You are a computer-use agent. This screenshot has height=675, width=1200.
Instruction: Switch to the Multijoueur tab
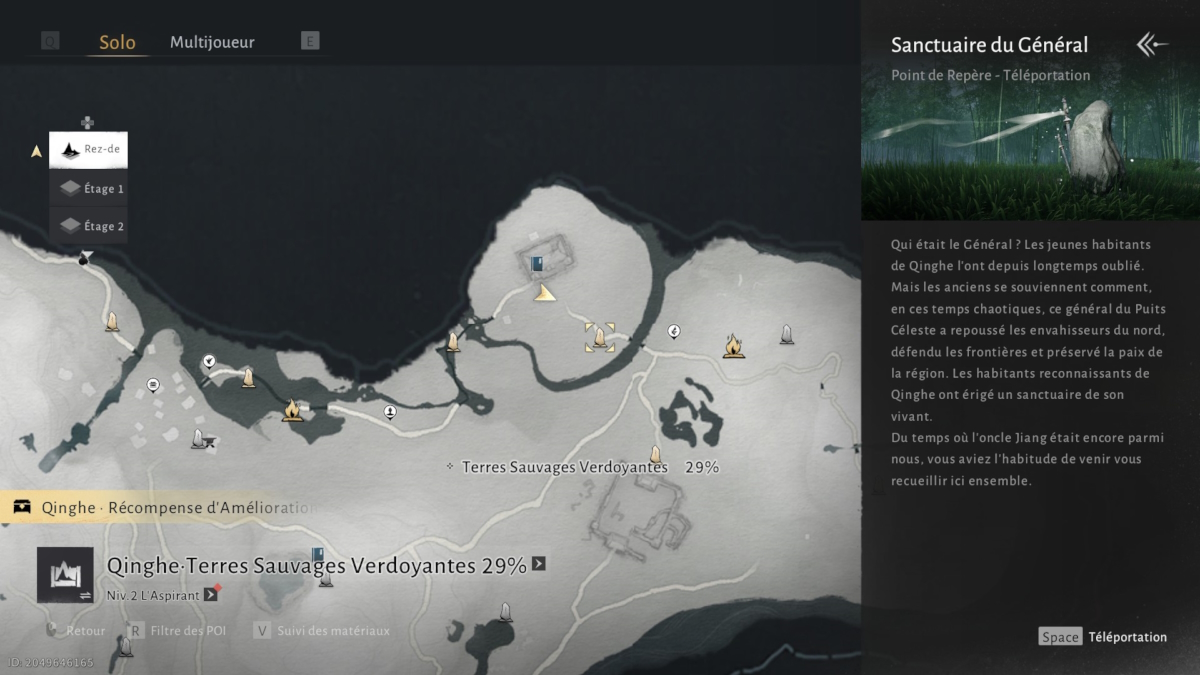tap(212, 42)
